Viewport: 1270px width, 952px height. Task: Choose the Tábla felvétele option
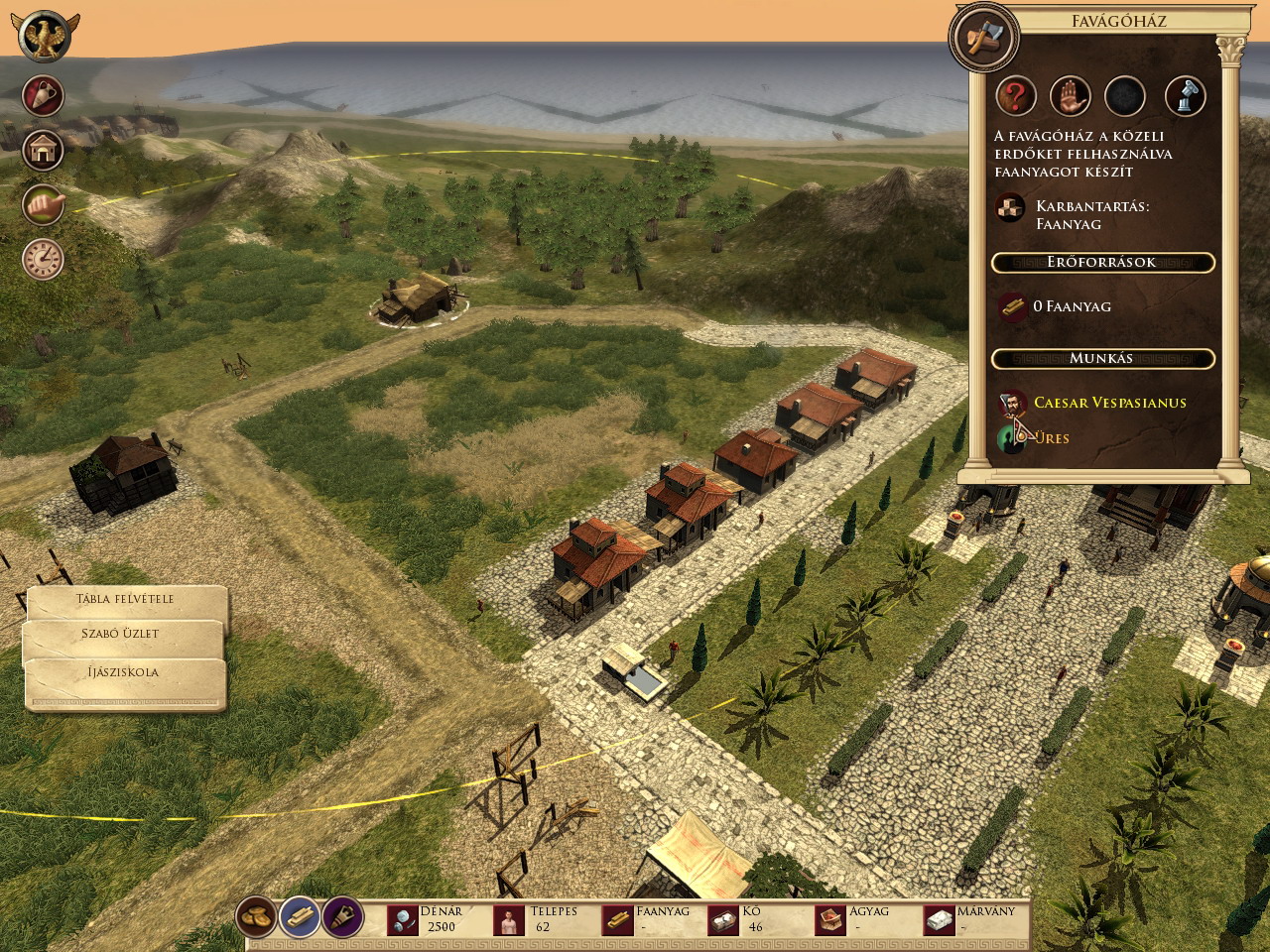[x=125, y=600]
